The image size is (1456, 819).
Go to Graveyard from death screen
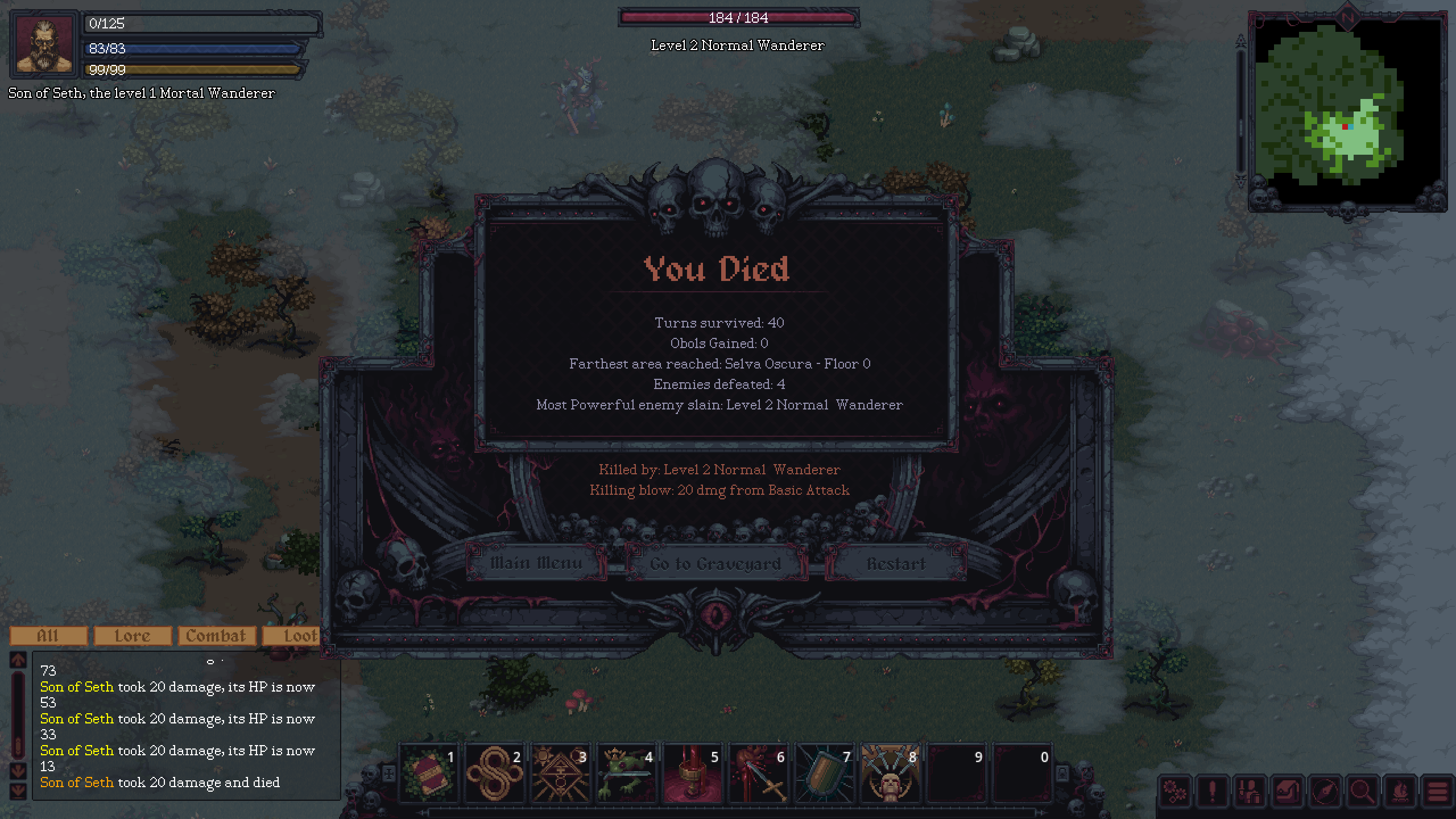715,564
